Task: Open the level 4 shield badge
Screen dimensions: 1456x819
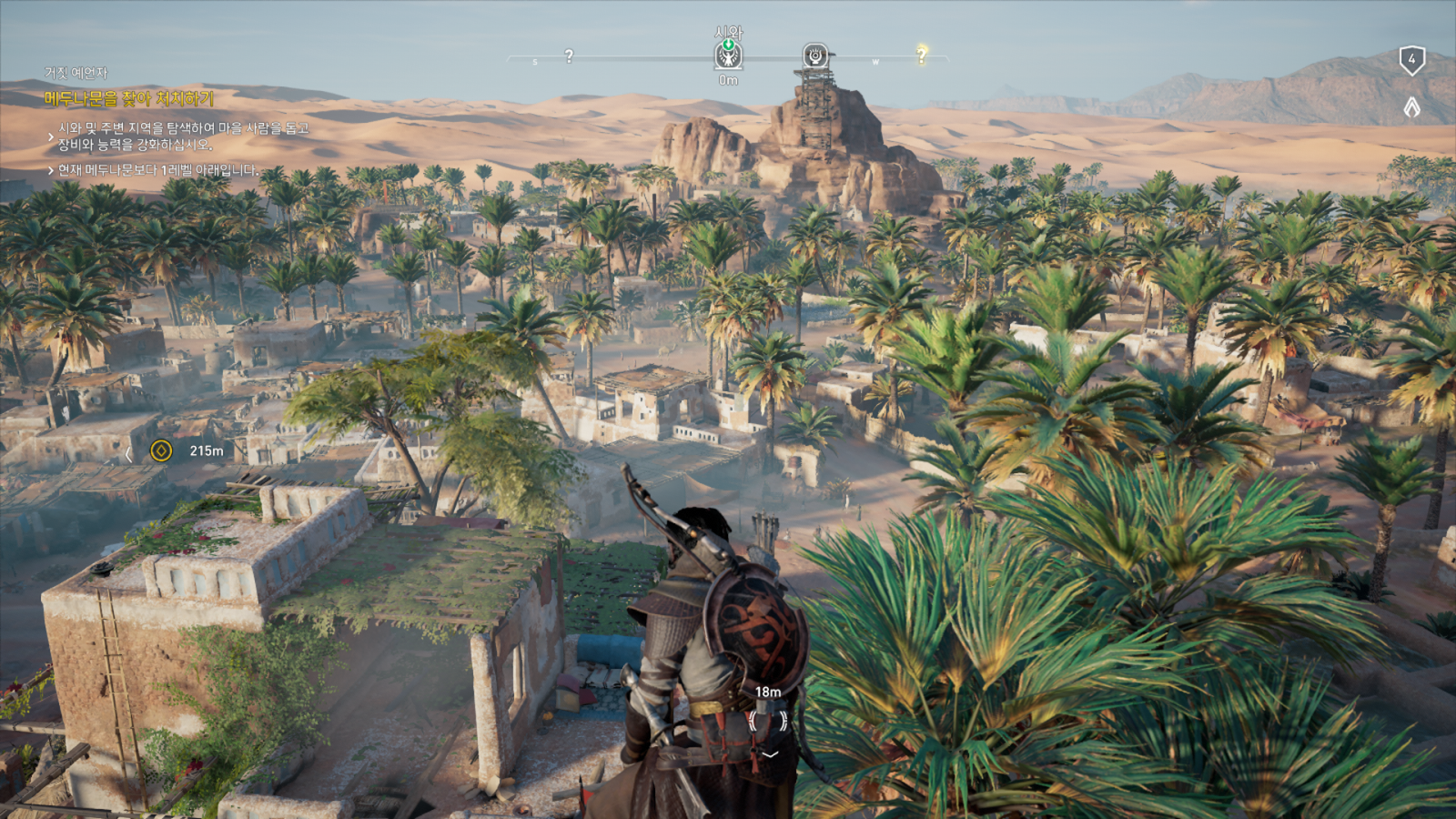Action: 1411,60
